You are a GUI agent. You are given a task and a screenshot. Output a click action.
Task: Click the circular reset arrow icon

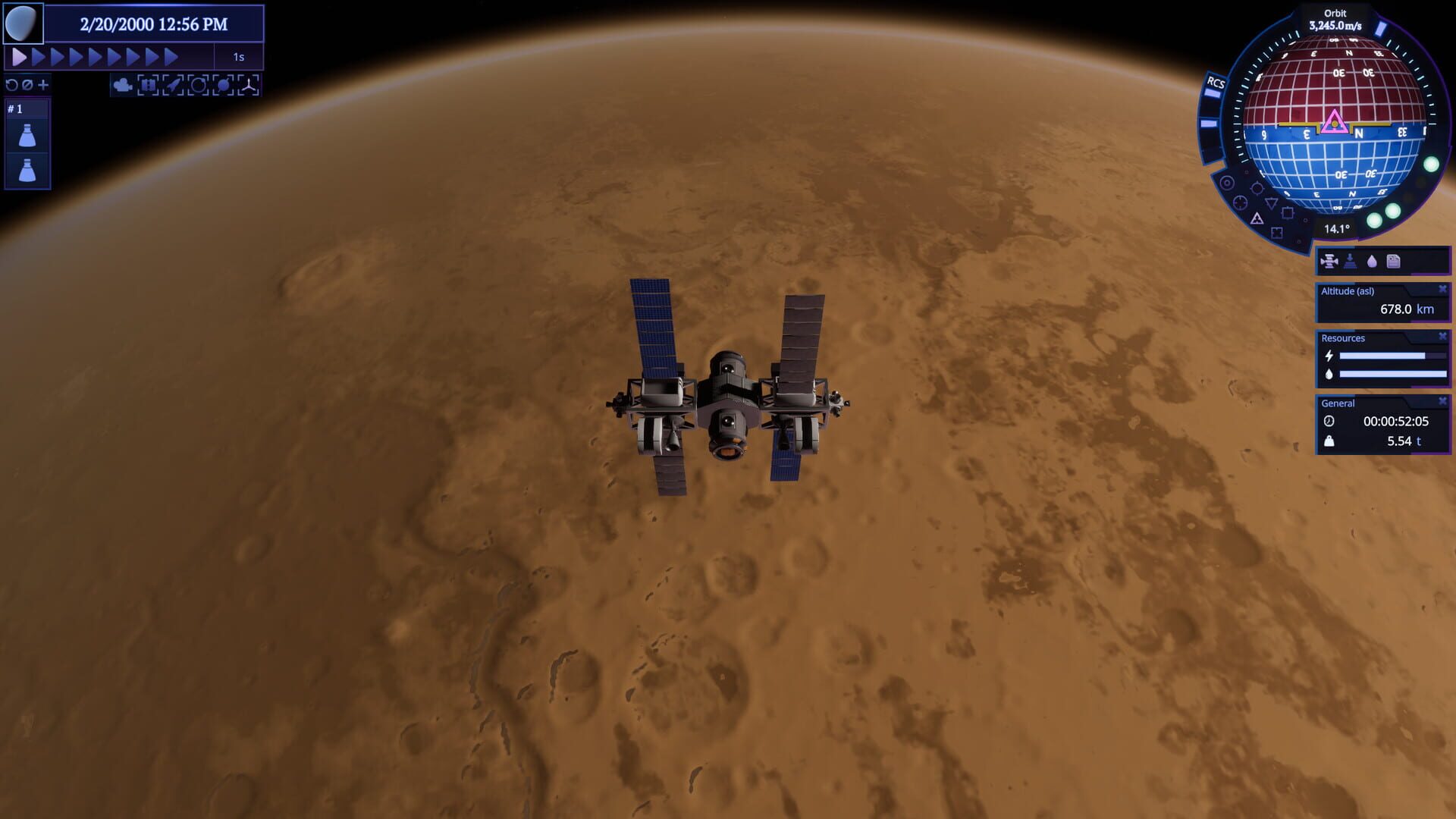click(11, 85)
